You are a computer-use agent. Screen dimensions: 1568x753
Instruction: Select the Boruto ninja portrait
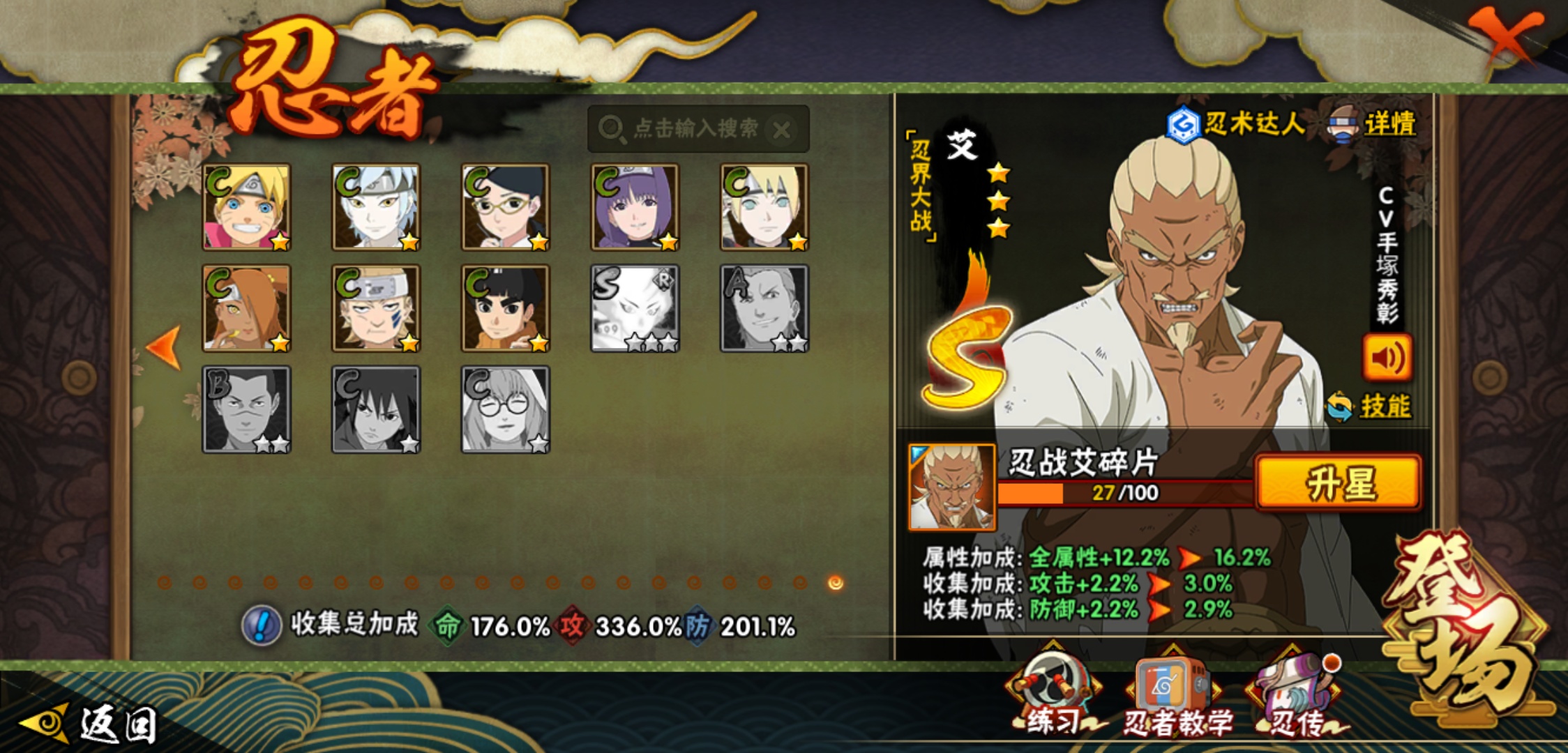(x=246, y=207)
